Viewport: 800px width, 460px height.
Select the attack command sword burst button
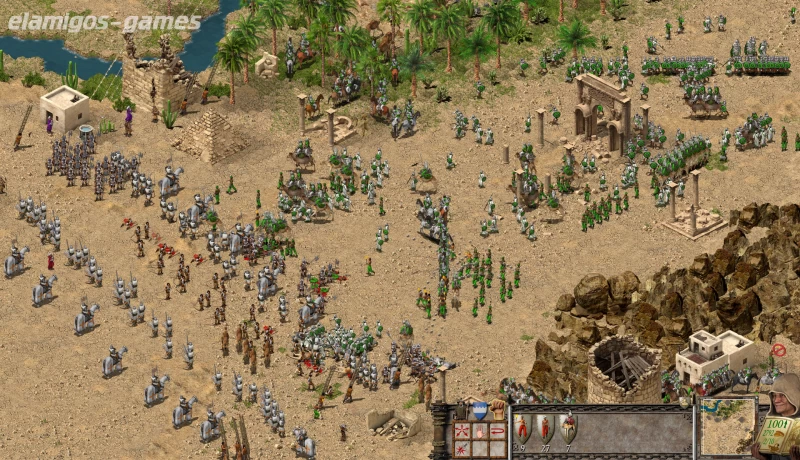(461, 448)
